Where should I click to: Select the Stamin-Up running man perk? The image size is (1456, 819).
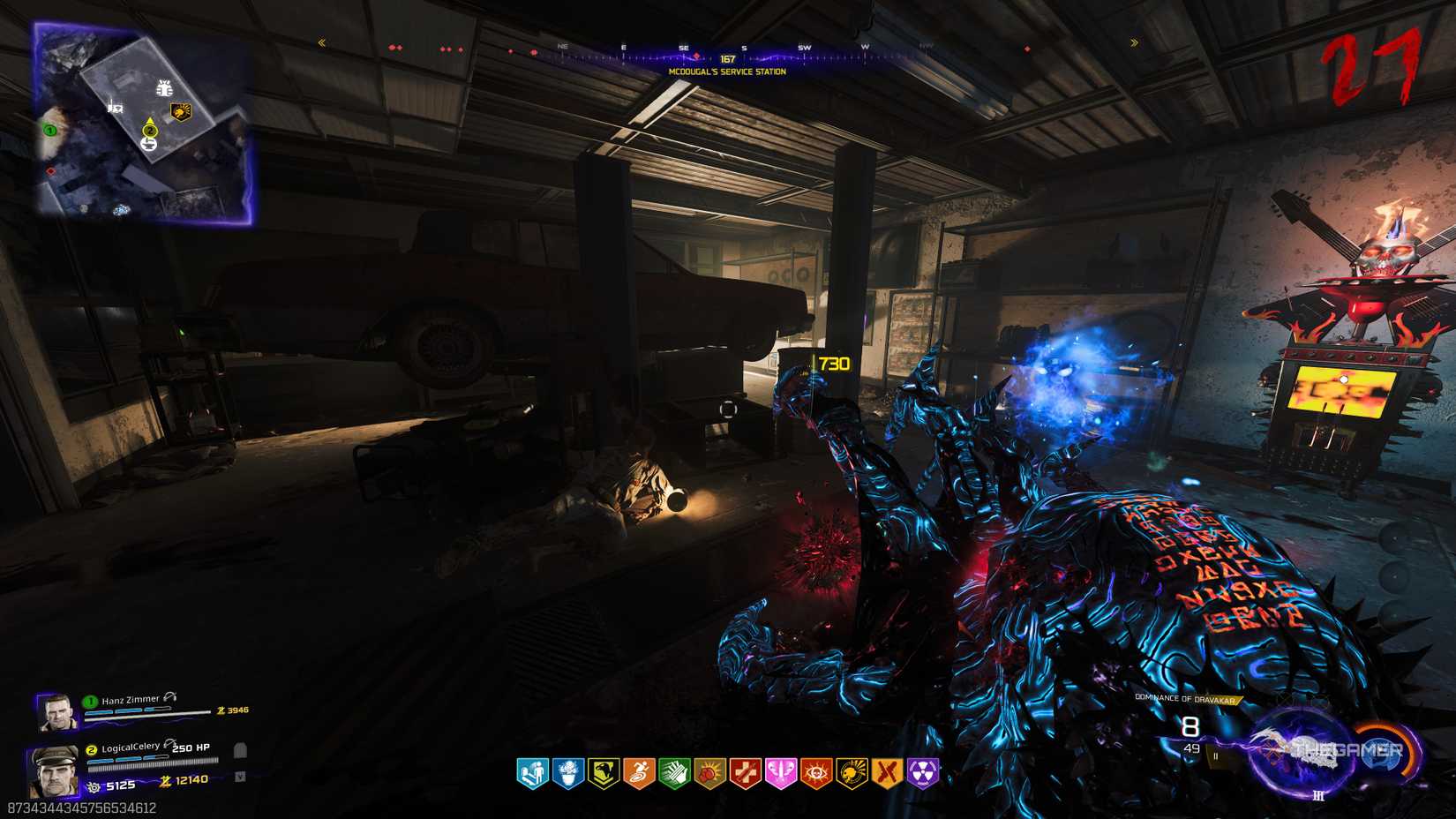coord(639,774)
